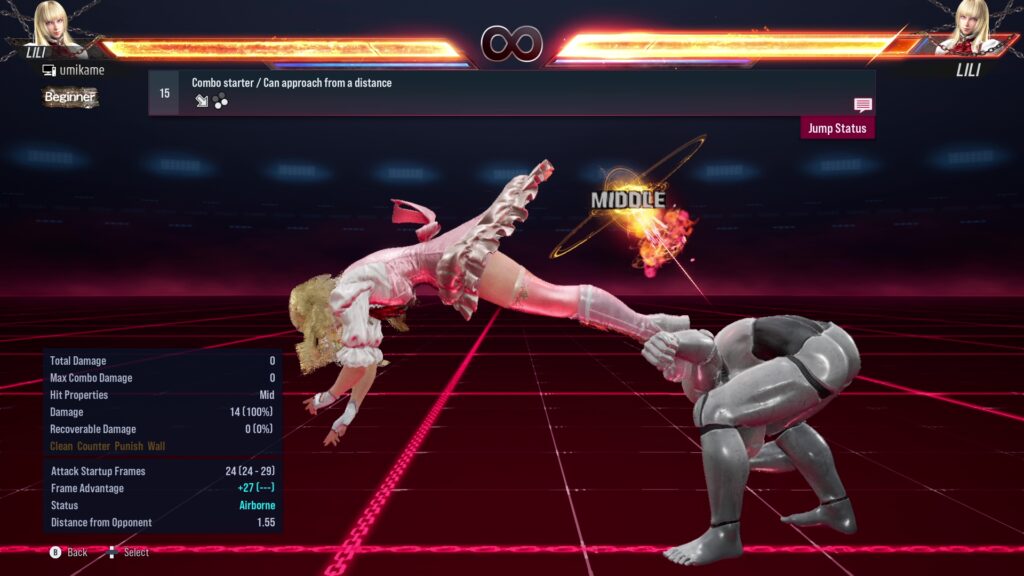Open the pink speech bubble note icon
Screen dimensions: 1024x576
click(x=863, y=105)
